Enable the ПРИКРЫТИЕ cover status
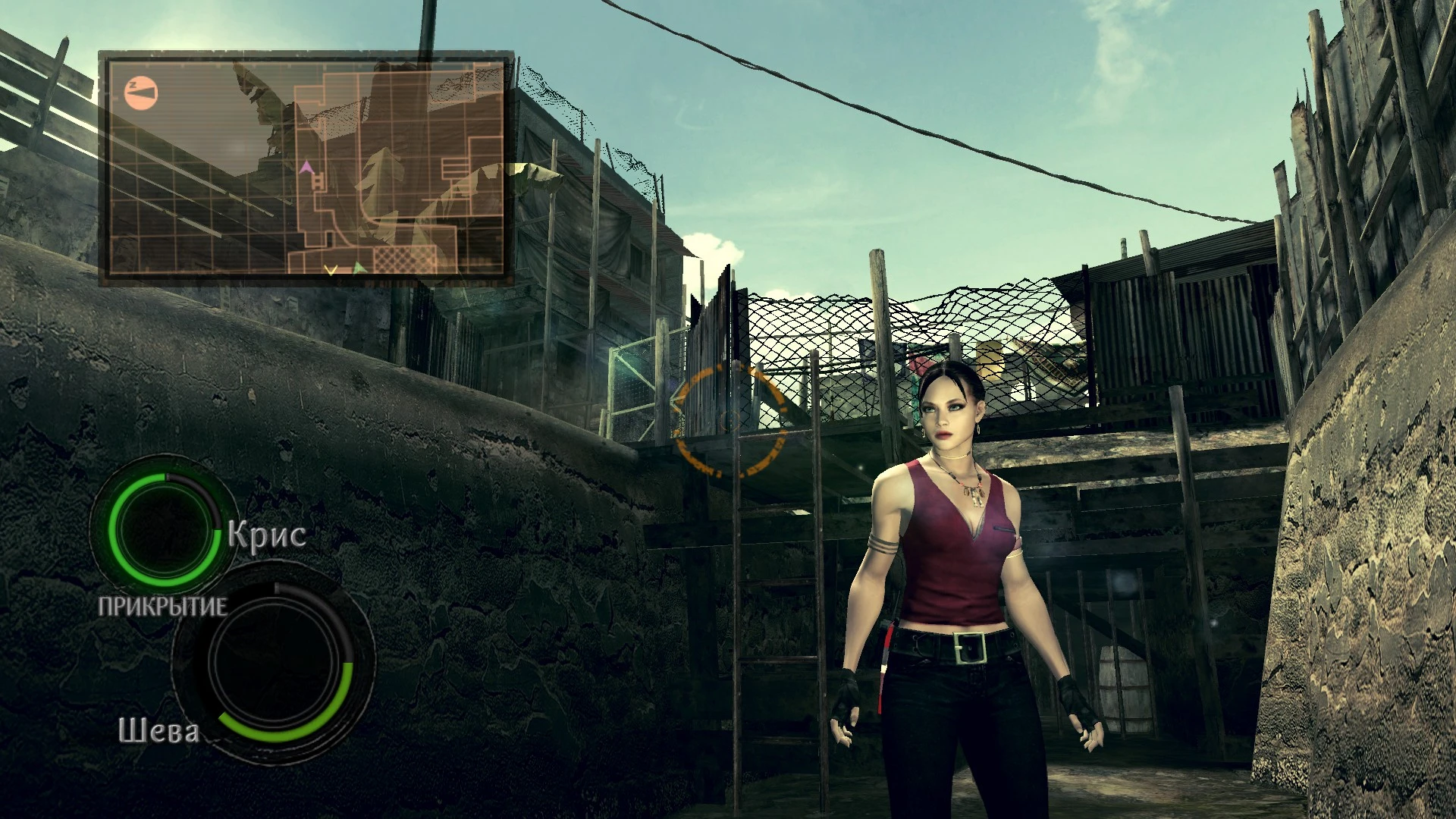 tap(162, 607)
